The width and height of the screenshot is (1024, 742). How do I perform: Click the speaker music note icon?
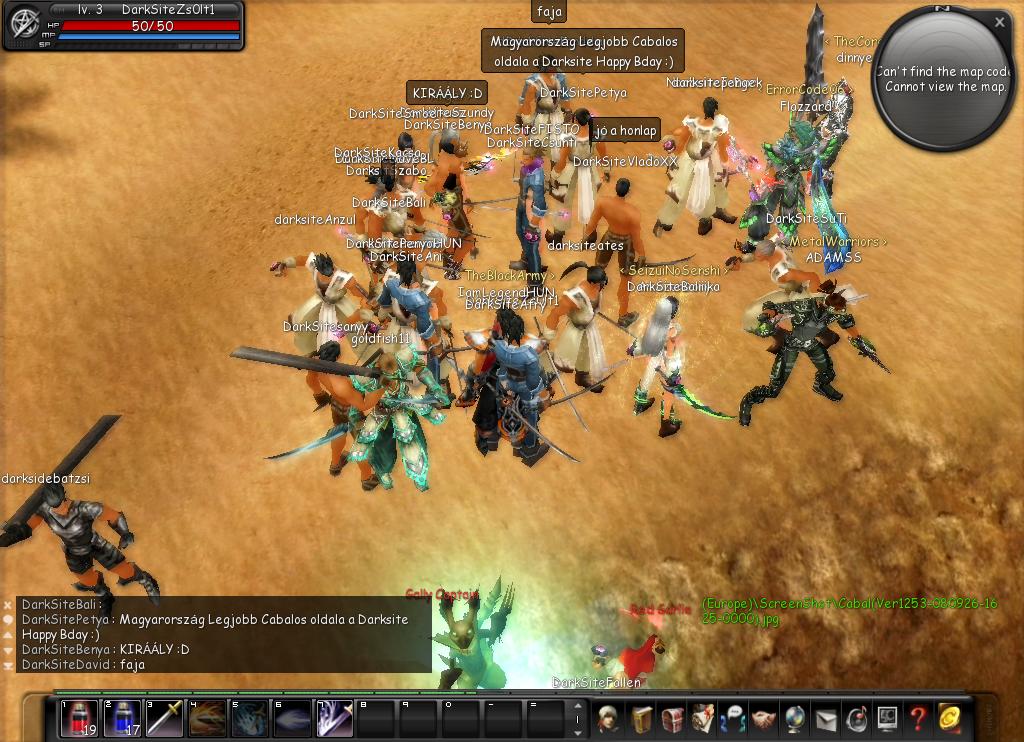[x=857, y=718]
